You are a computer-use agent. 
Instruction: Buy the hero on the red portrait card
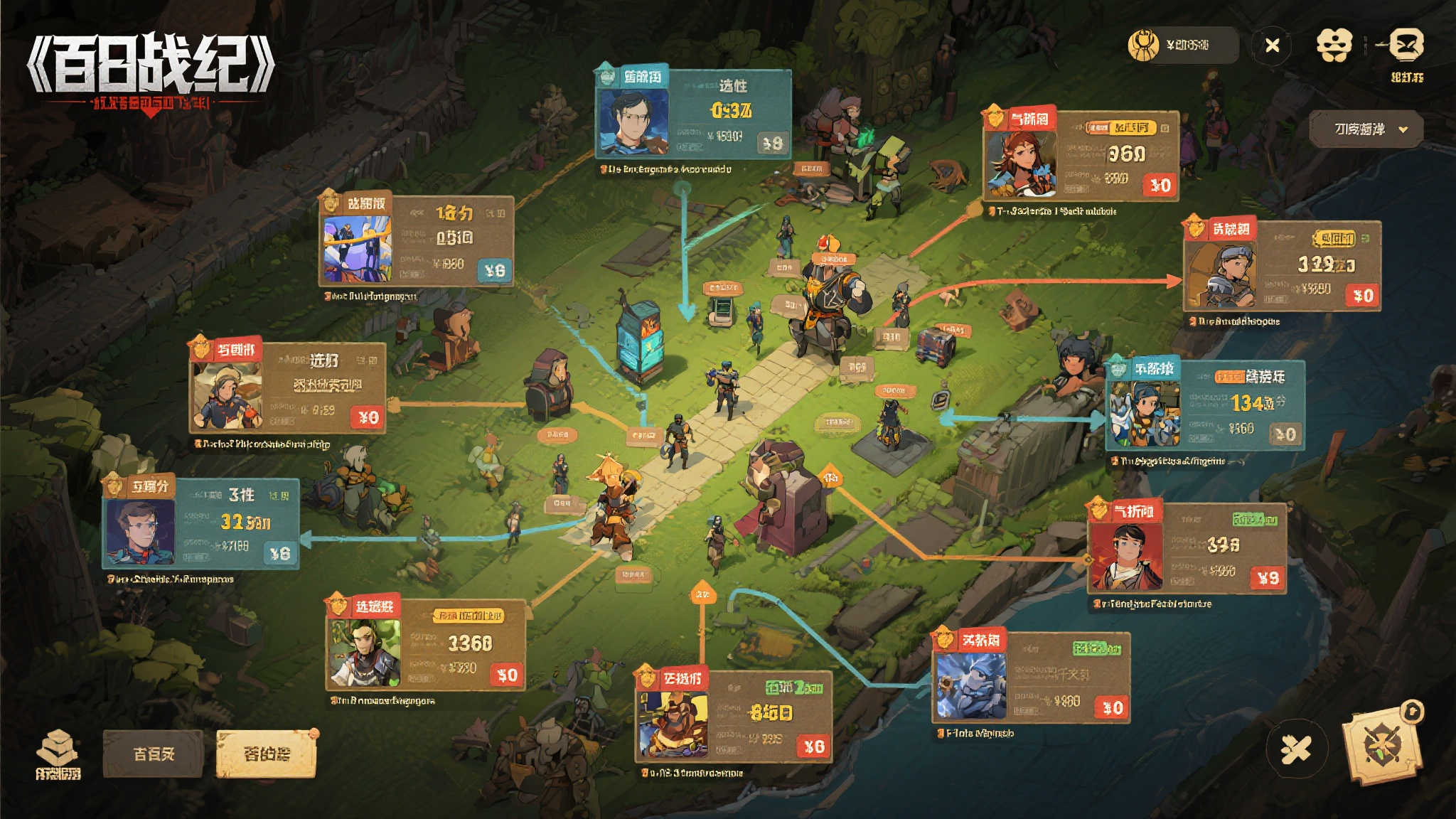coord(1267,579)
